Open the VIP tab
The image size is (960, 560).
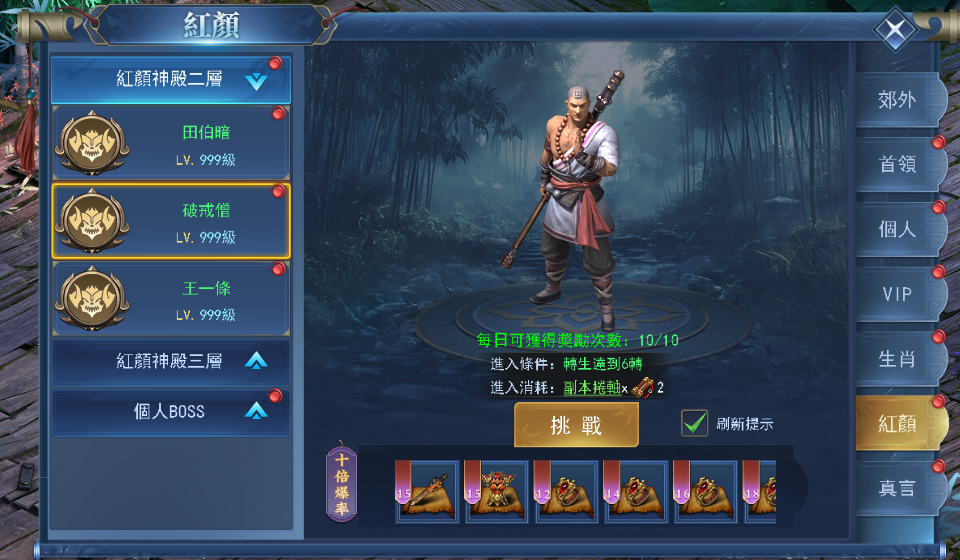(897, 294)
